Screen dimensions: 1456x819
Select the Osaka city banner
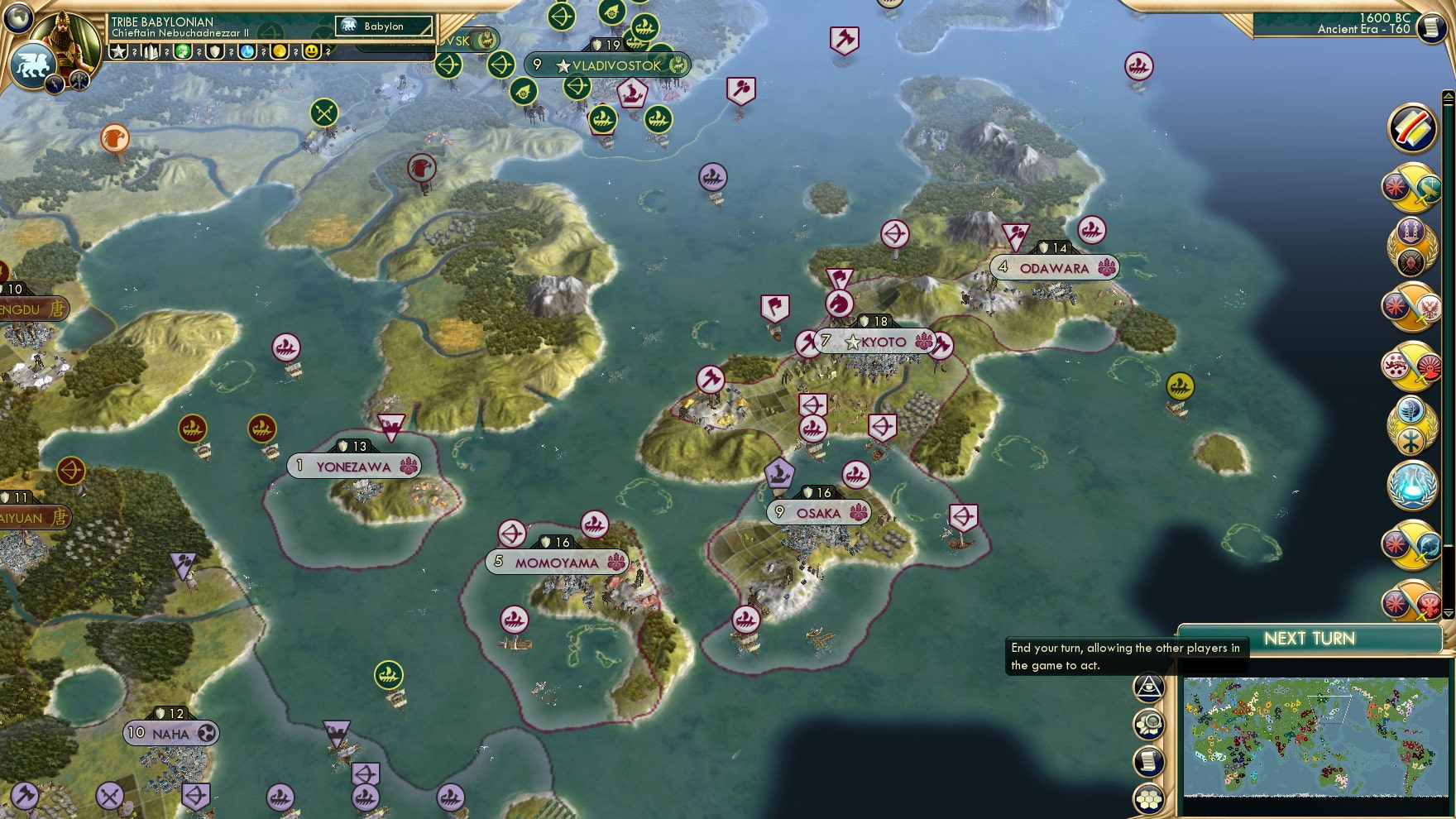(x=819, y=513)
